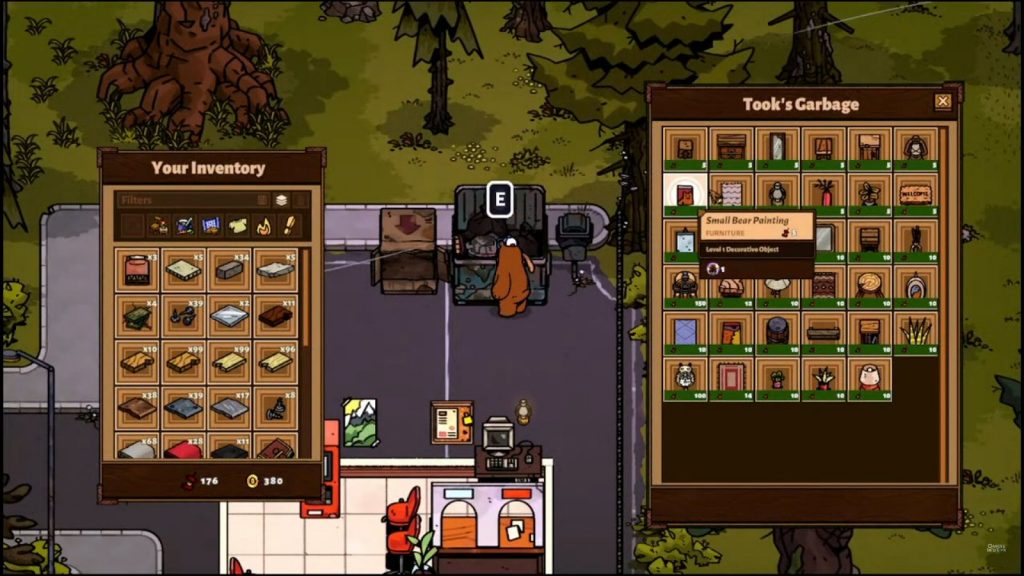Screen dimensions: 1024x576
Task: Toggle the stacked layers button beside Filters
Action: tap(281, 200)
